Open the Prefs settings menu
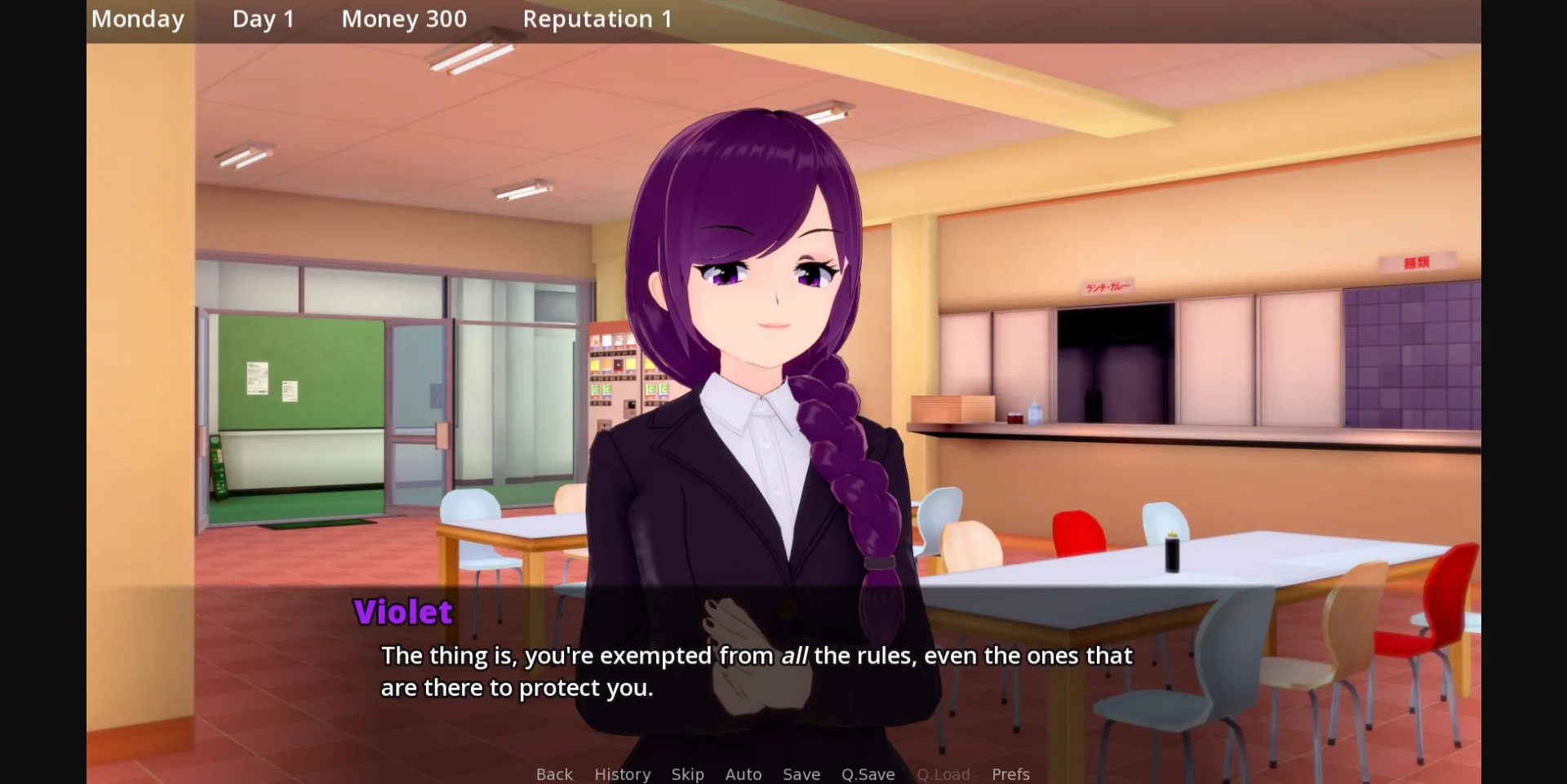Viewport: 1567px width, 784px height. click(x=1011, y=773)
